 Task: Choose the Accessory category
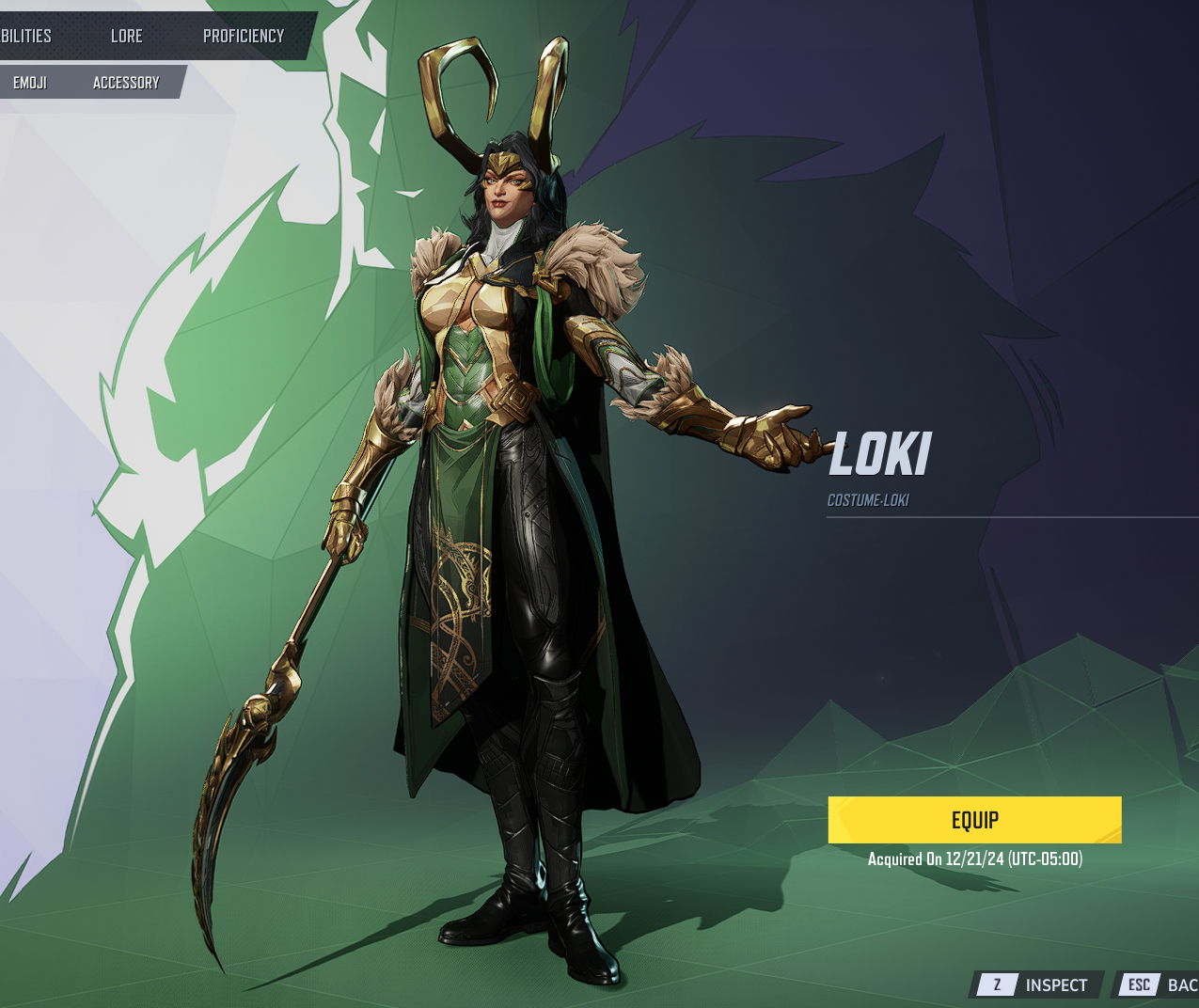point(126,83)
